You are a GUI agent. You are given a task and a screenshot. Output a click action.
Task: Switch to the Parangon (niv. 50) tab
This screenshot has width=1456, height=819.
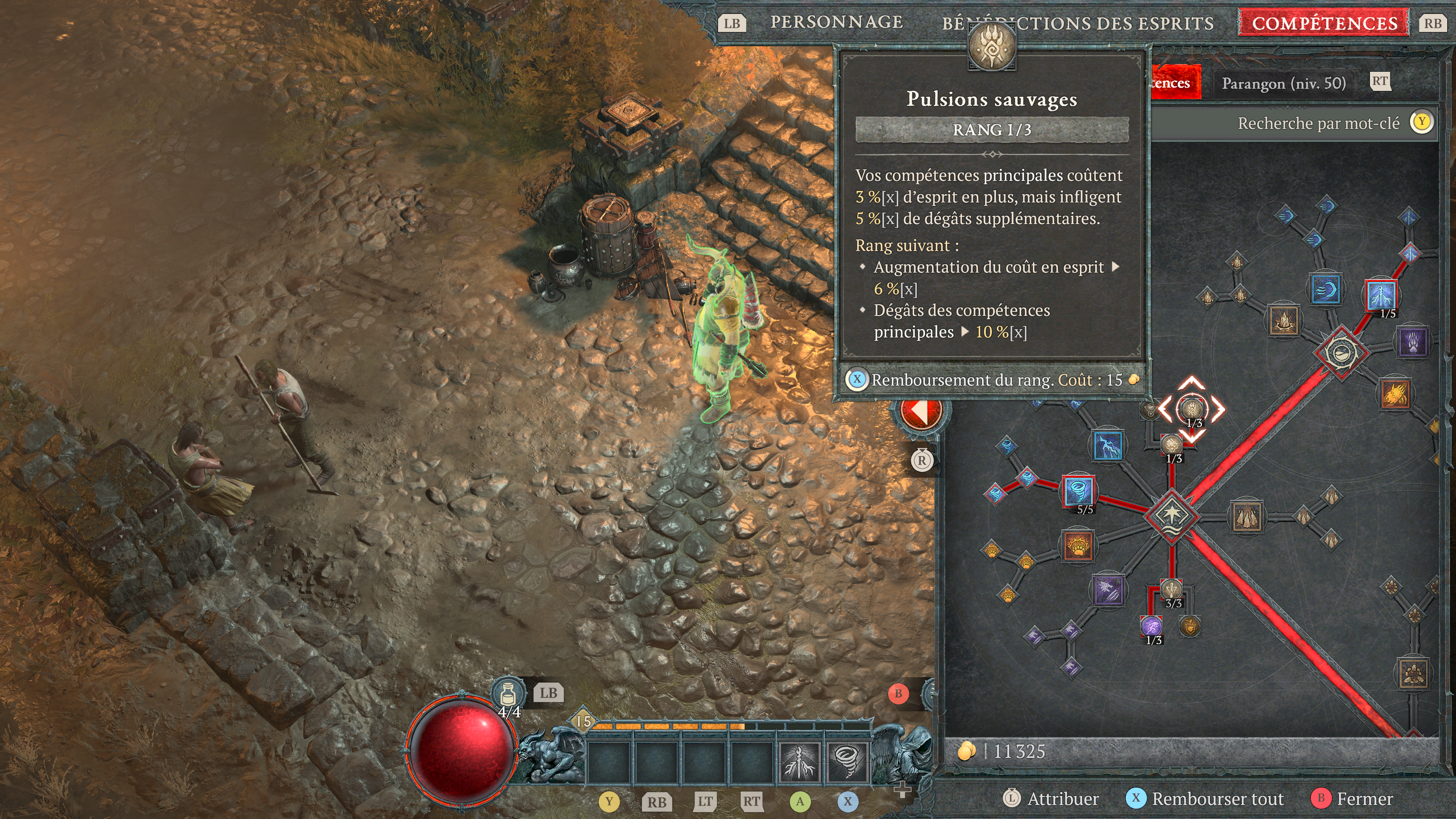[x=1283, y=84]
